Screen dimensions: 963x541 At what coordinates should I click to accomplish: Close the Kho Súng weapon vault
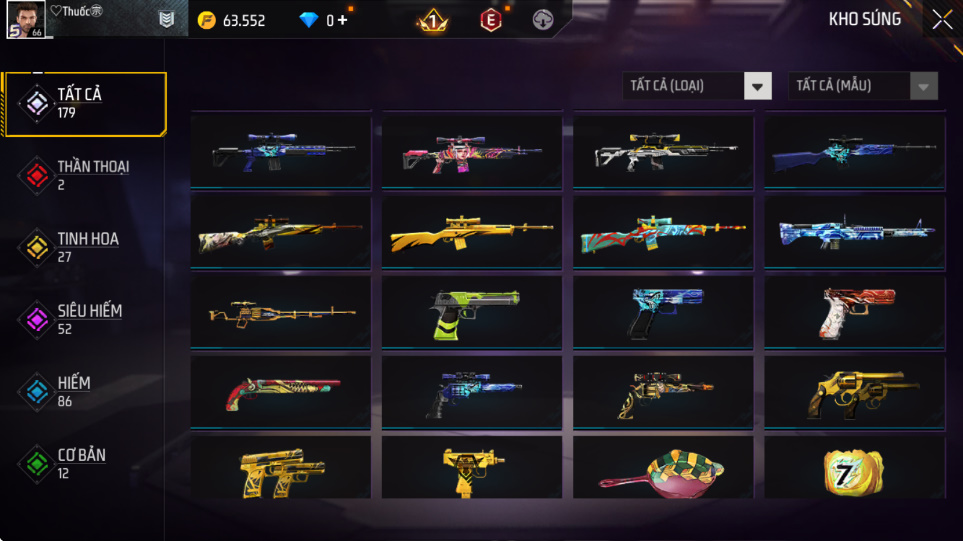point(941,19)
